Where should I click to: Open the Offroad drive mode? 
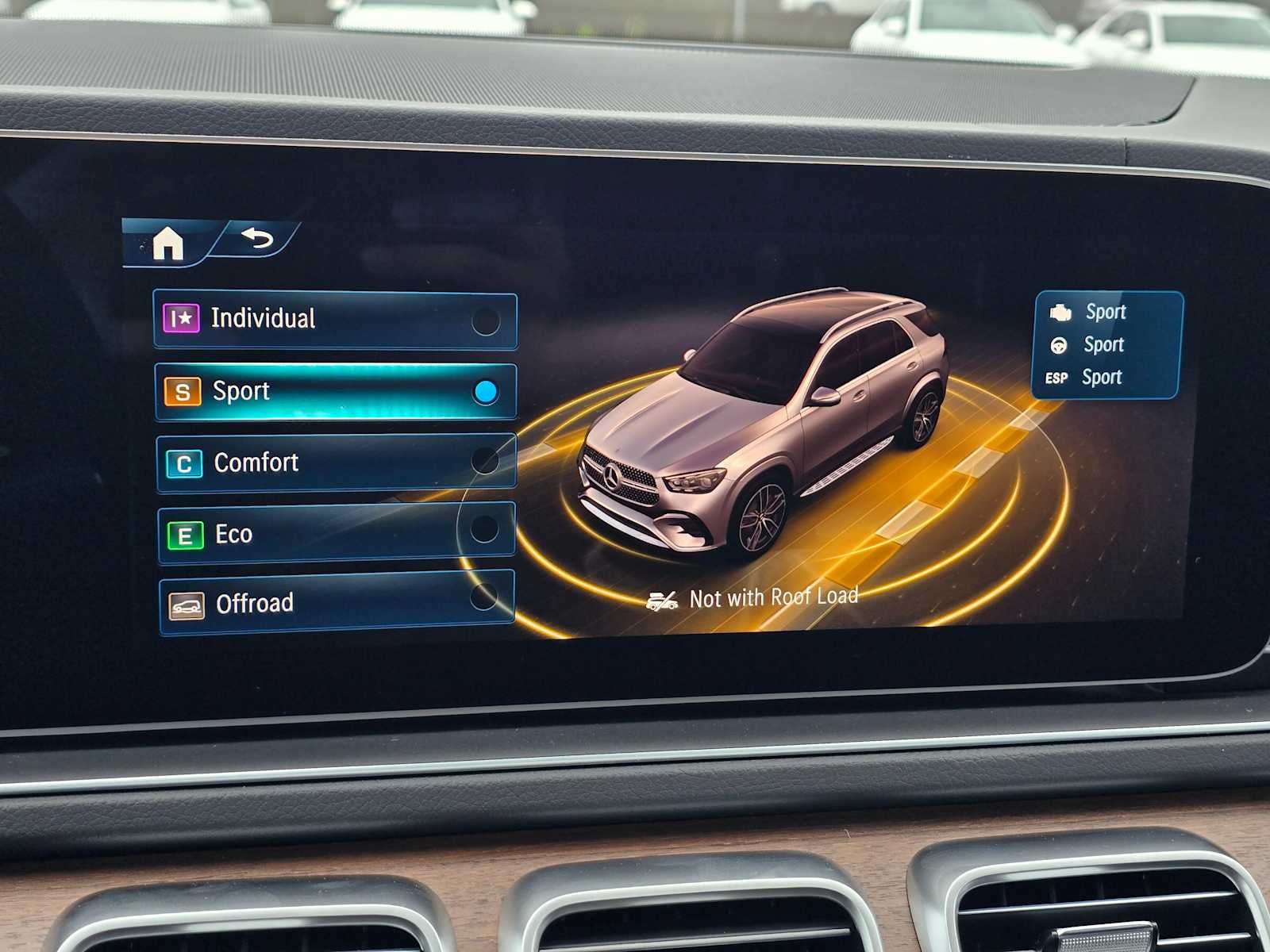pos(333,603)
